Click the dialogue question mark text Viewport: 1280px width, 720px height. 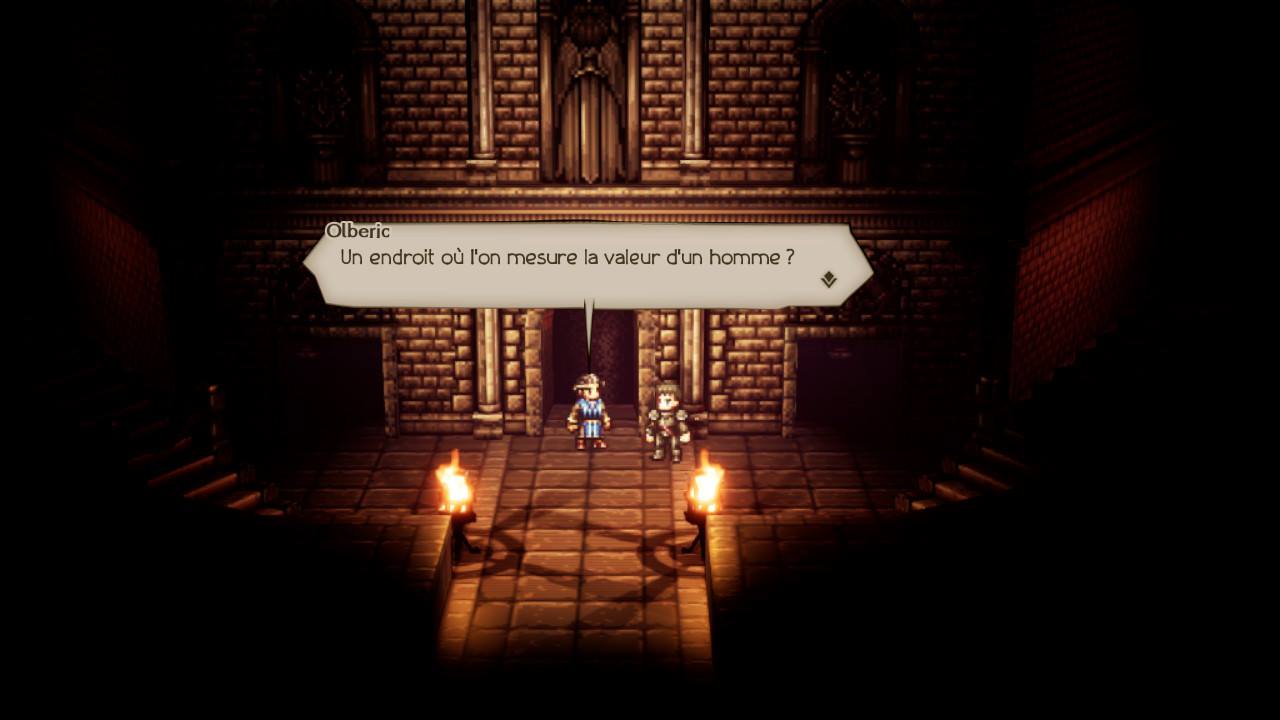click(789, 258)
